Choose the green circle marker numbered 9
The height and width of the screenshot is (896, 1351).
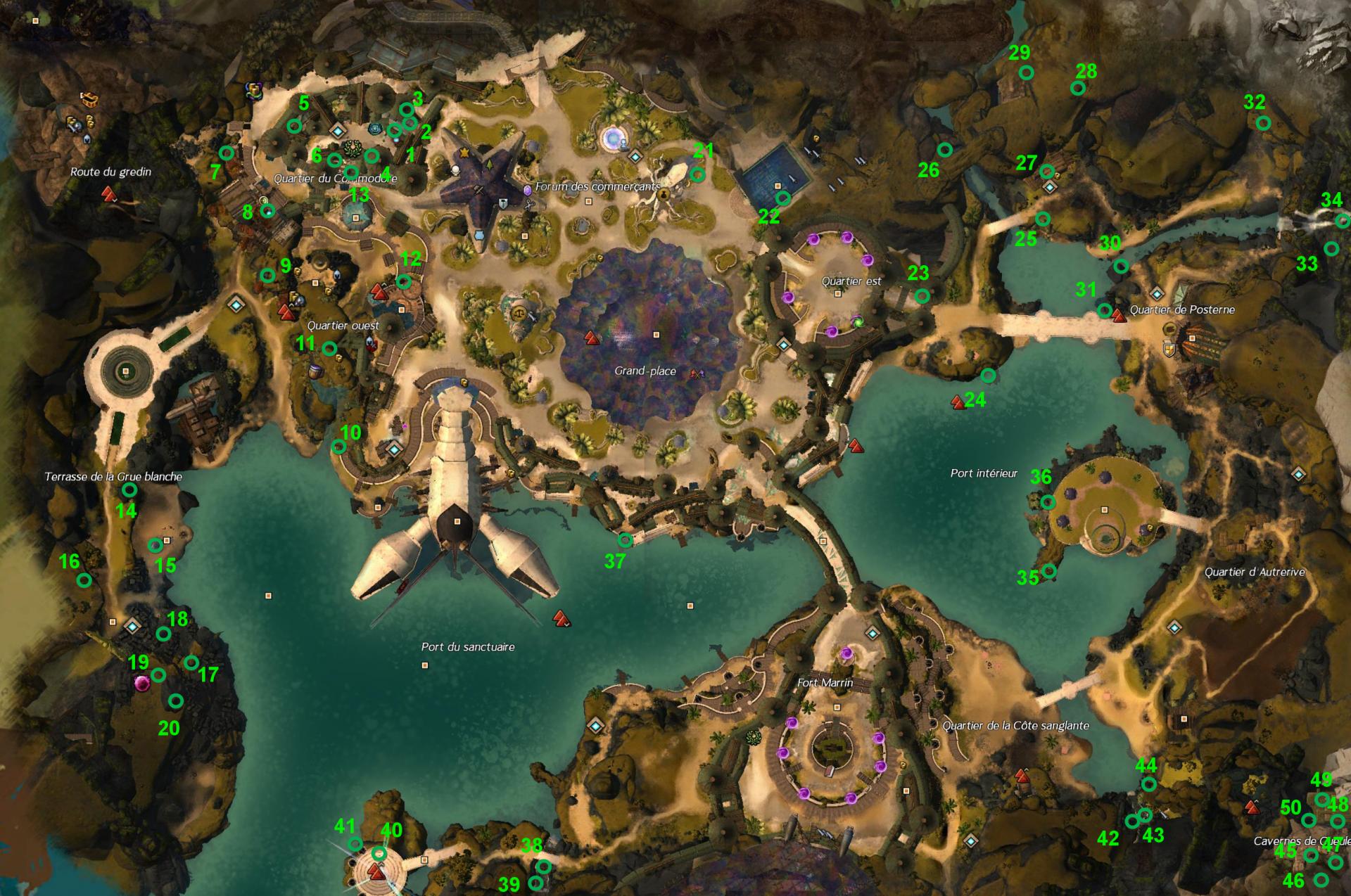[x=267, y=275]
